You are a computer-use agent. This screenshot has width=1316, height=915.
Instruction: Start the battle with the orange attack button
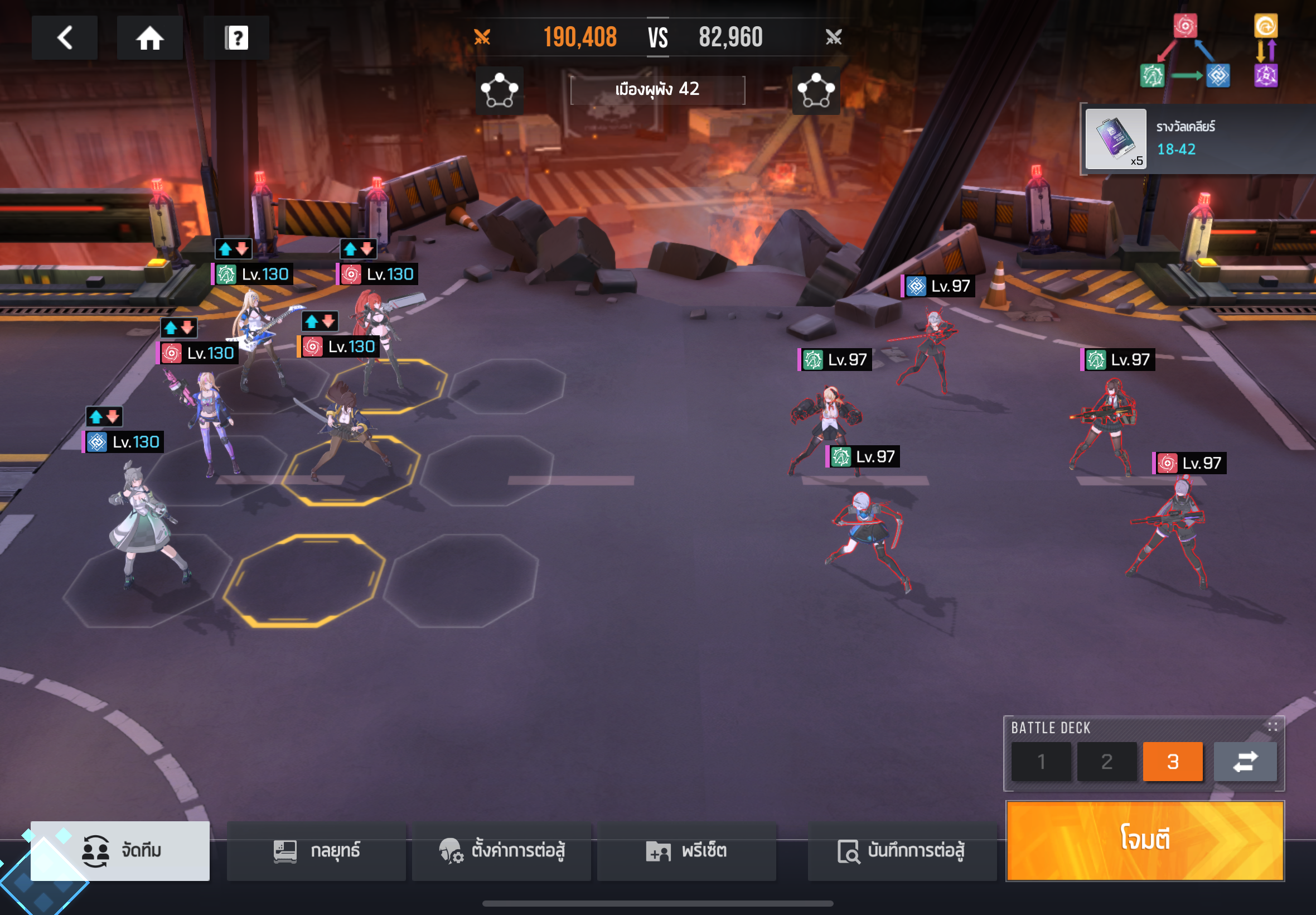tap(1145, 840)
